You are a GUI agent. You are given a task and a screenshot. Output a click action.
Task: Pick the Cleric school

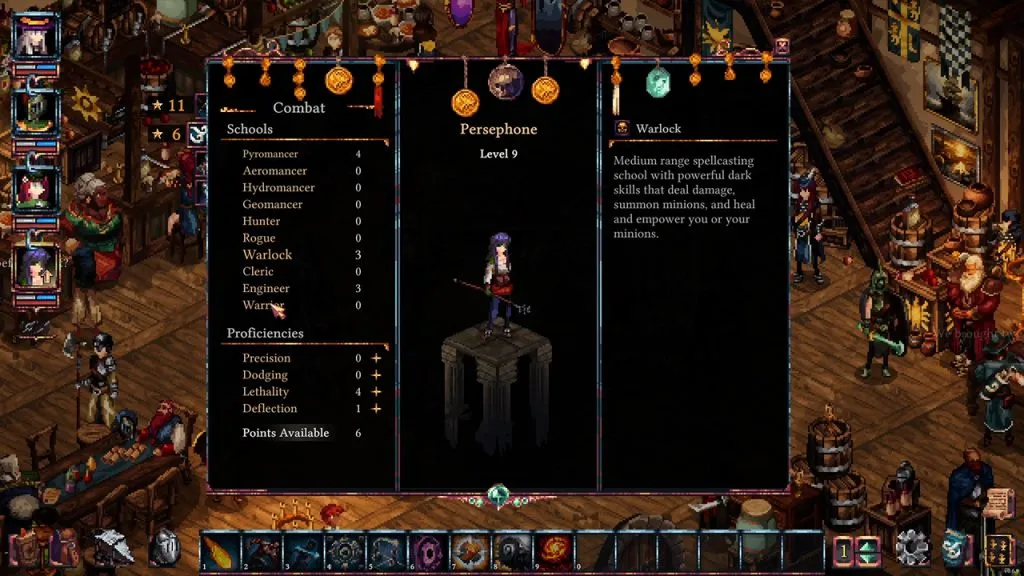point(258,272)
